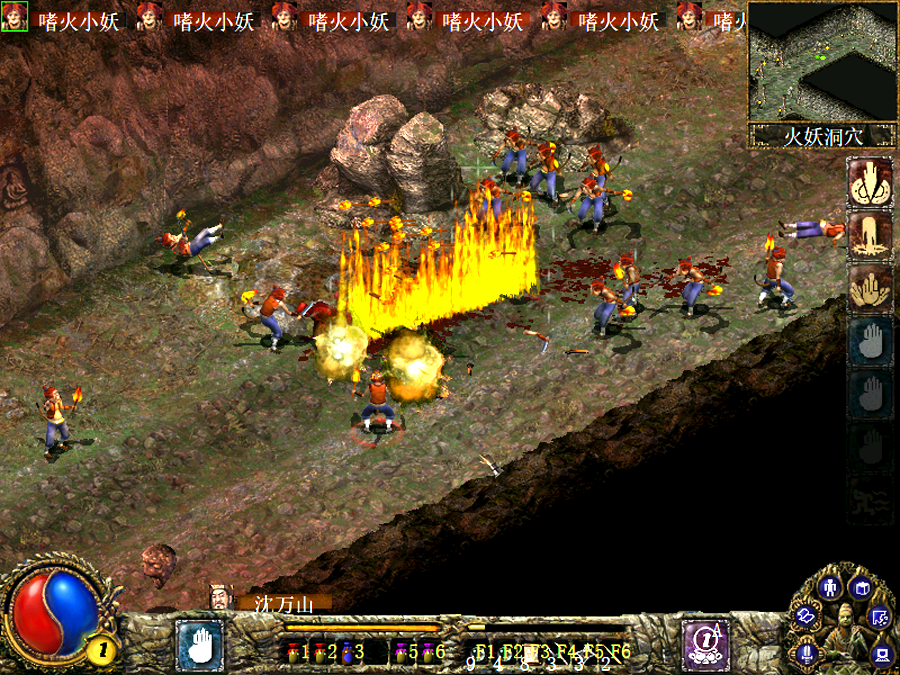Open the book journal menu button

(862, 589)
